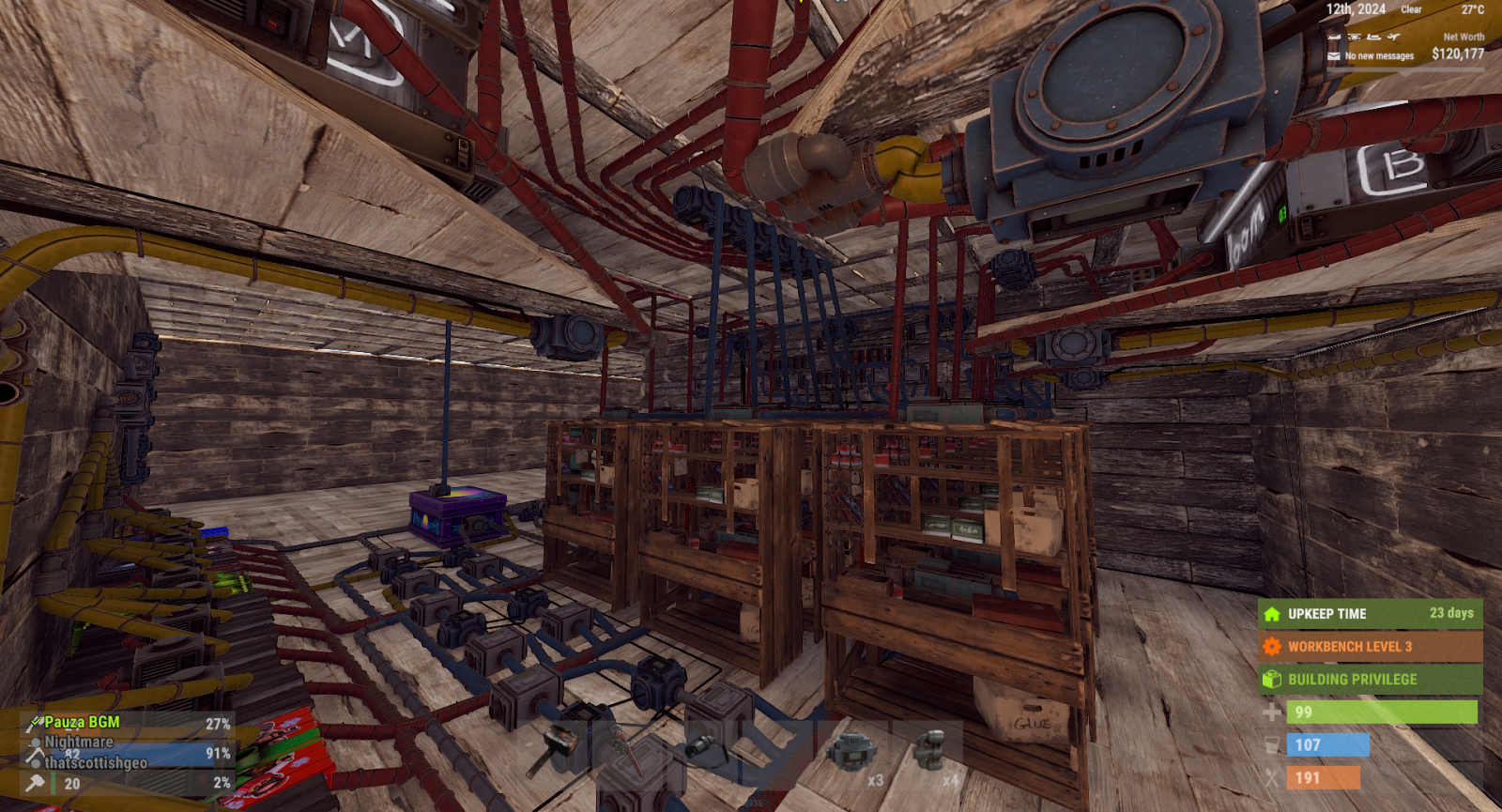Select the industrial conveyor slot (x3)
Viewport: 1502px width, 812px height.
(x=852, y=752)
